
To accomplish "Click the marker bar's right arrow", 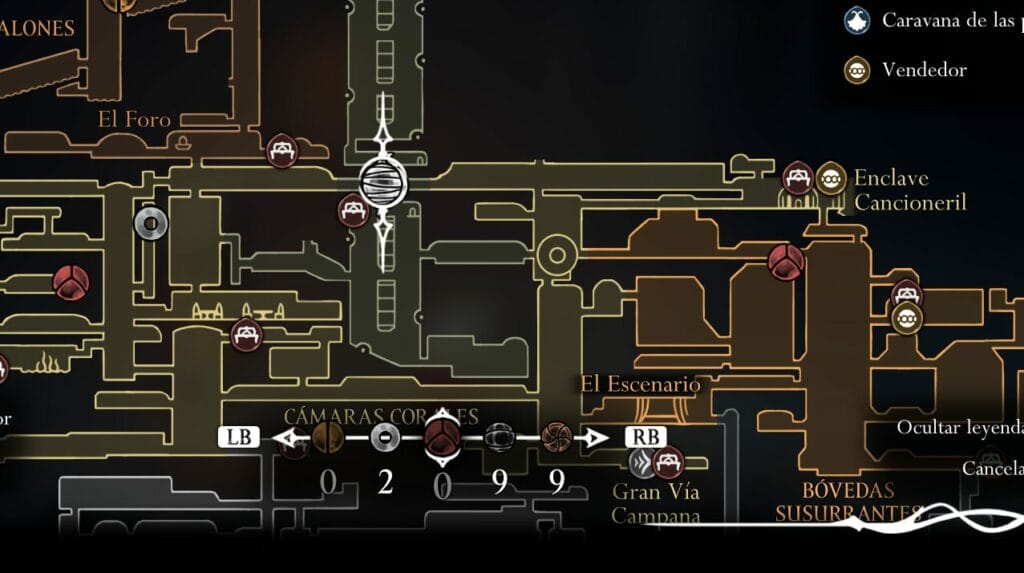I will tap(597, 437).
